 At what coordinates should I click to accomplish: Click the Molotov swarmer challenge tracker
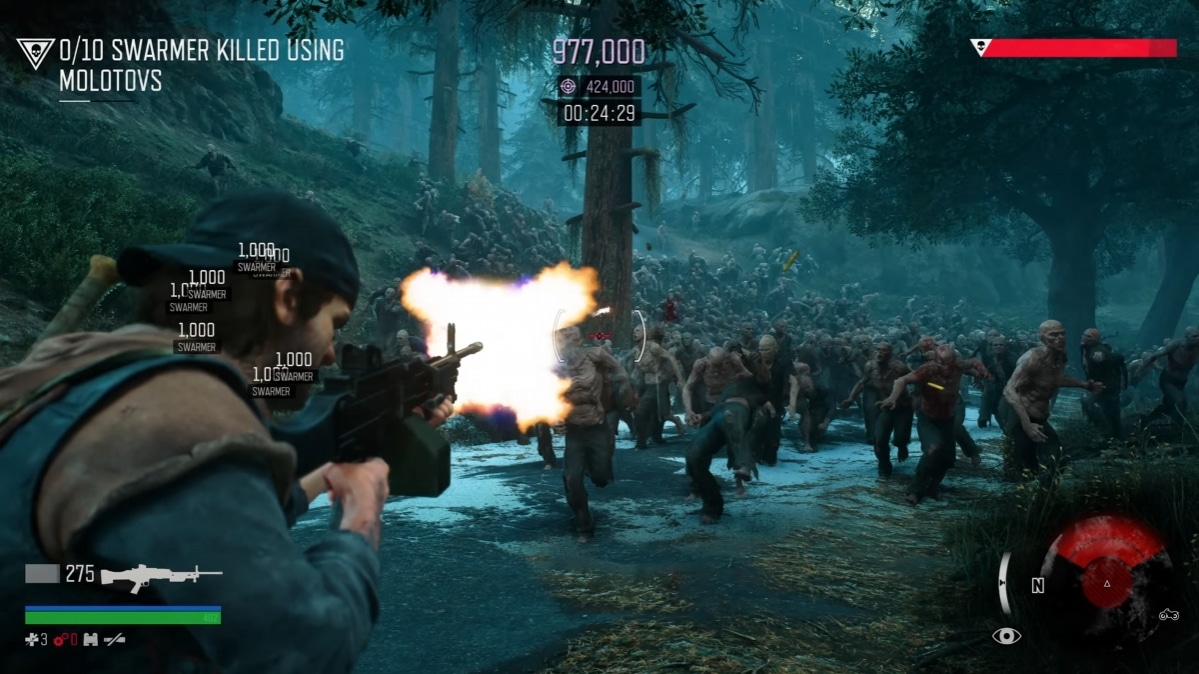click(x=200, y=65)
